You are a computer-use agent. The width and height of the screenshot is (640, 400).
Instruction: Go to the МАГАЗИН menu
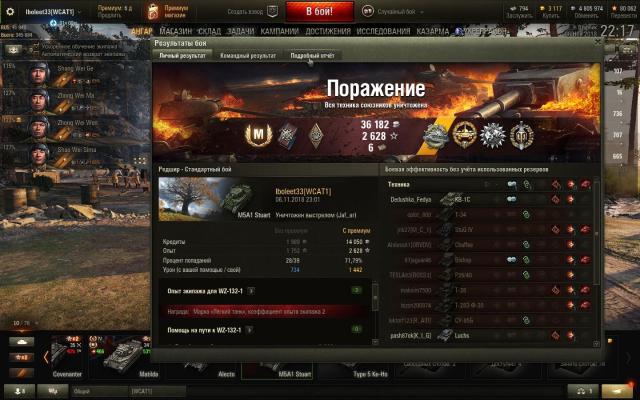tap(175, 31)
